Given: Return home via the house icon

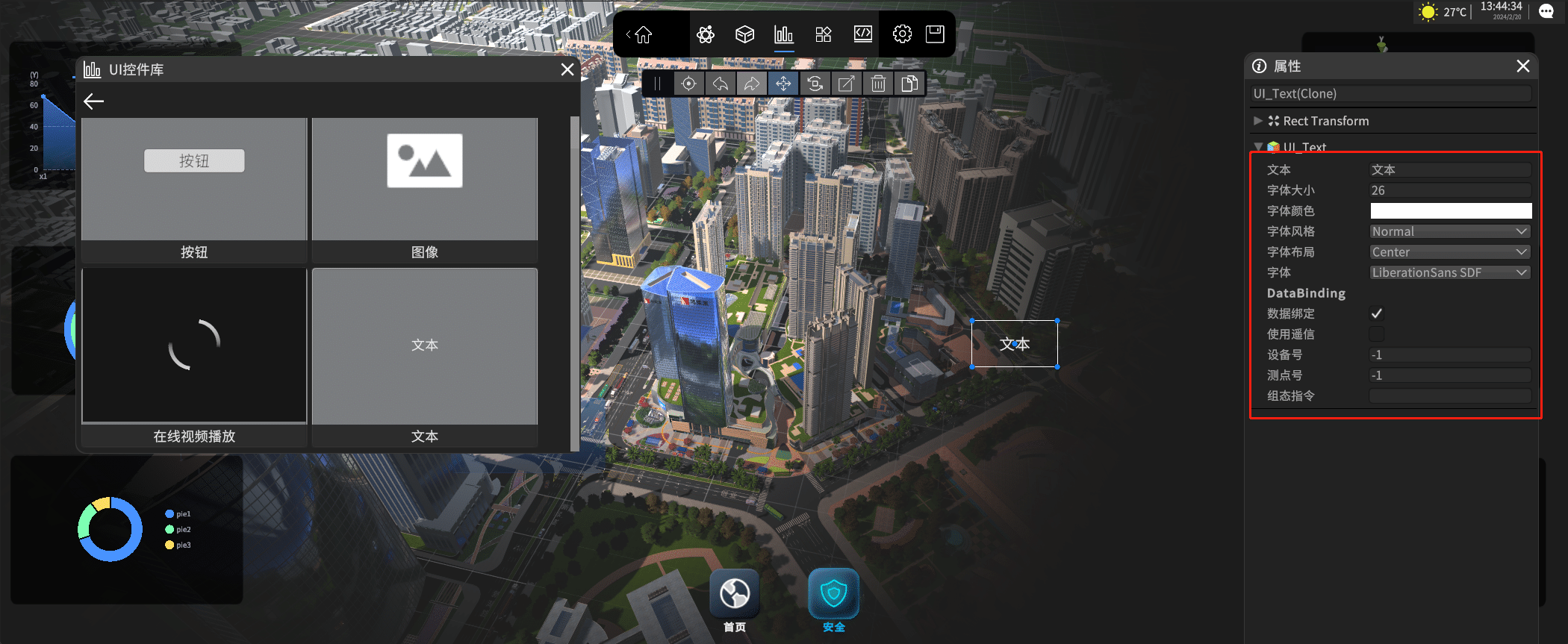Looking at the screenshot, I should 643,34.
